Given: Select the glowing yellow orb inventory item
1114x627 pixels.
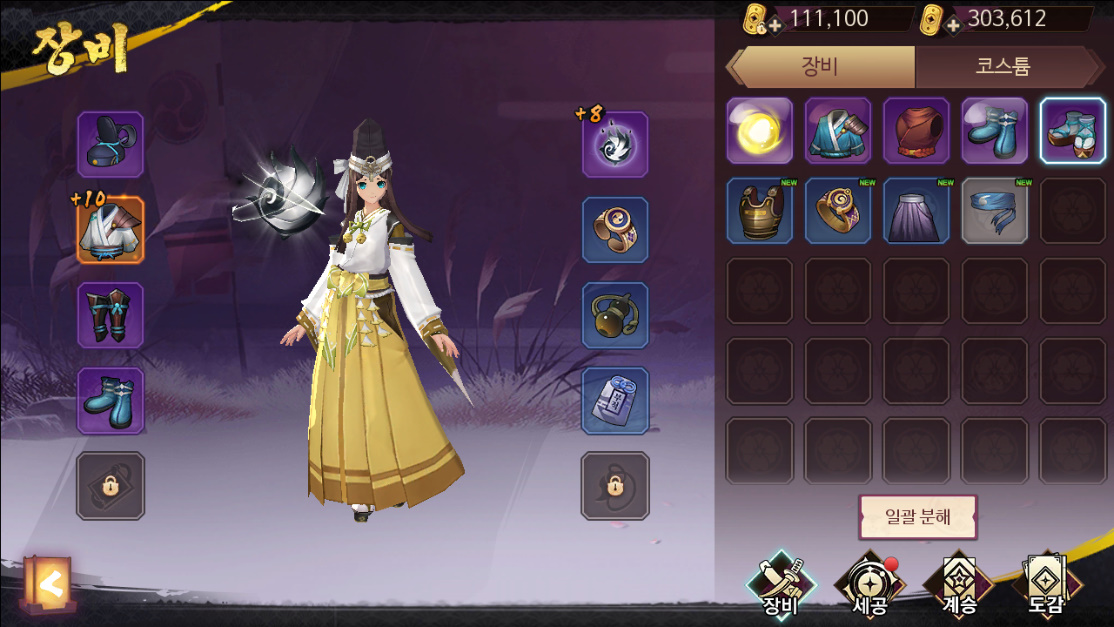Looking at the screenshot, I should 760,130.
